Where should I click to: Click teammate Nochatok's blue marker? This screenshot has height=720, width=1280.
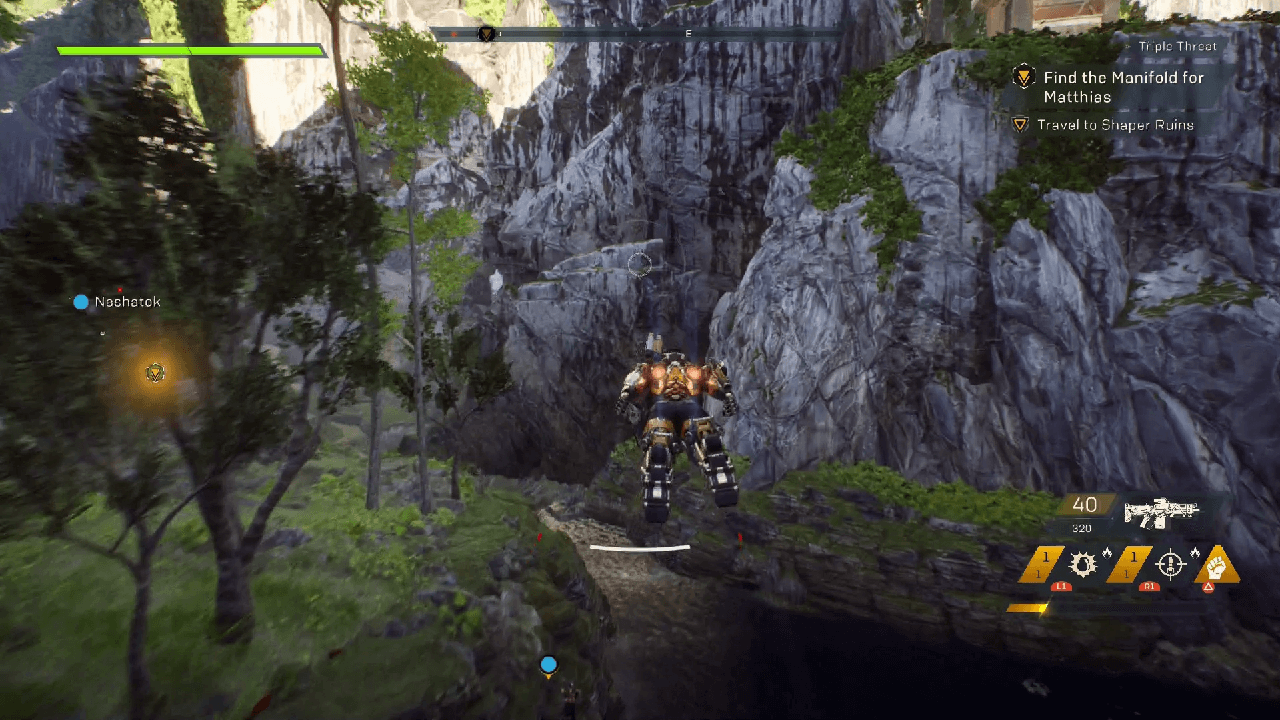pos(81,302)
